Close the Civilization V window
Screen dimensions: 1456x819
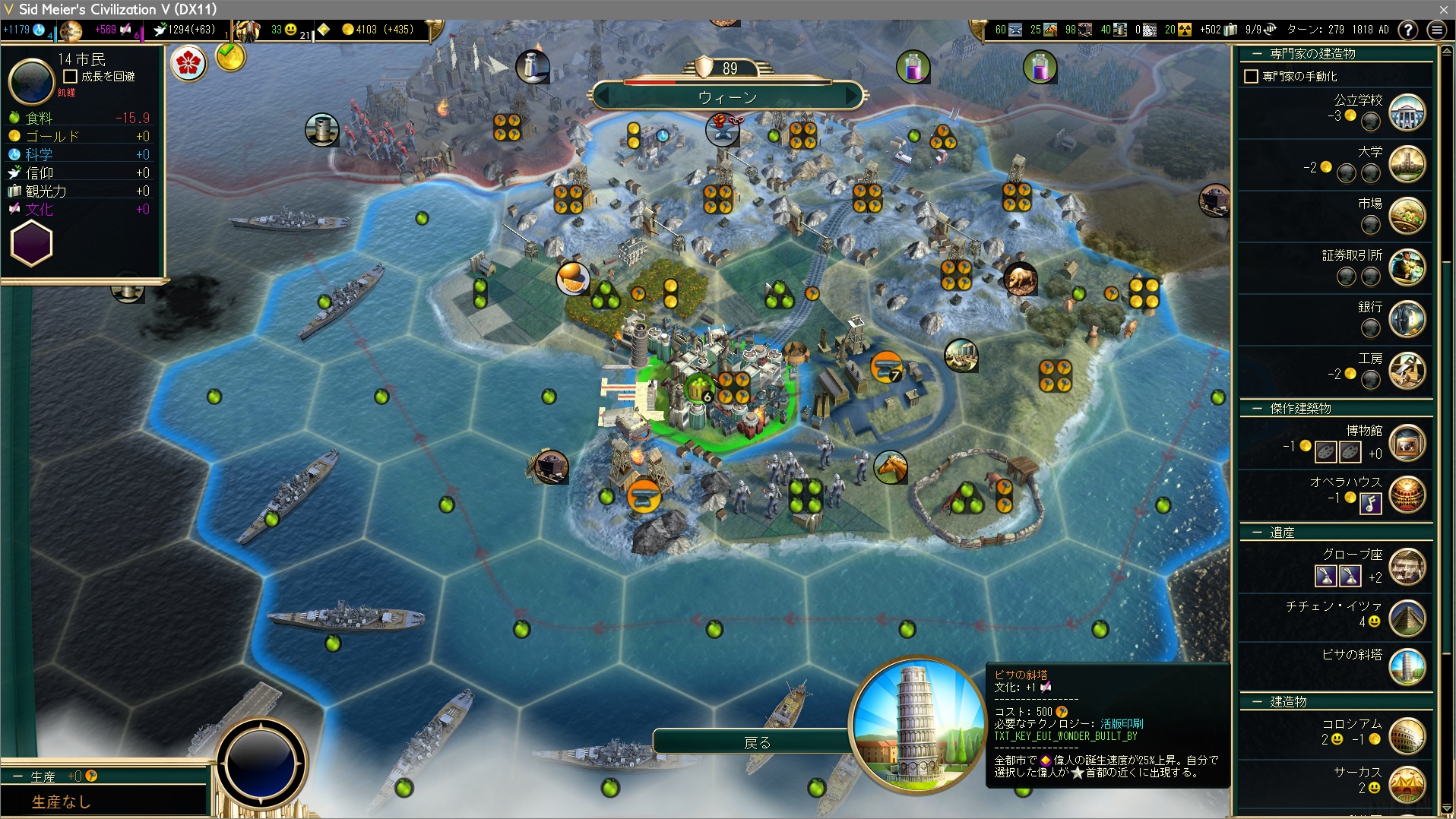click(x=1443, y=9)
